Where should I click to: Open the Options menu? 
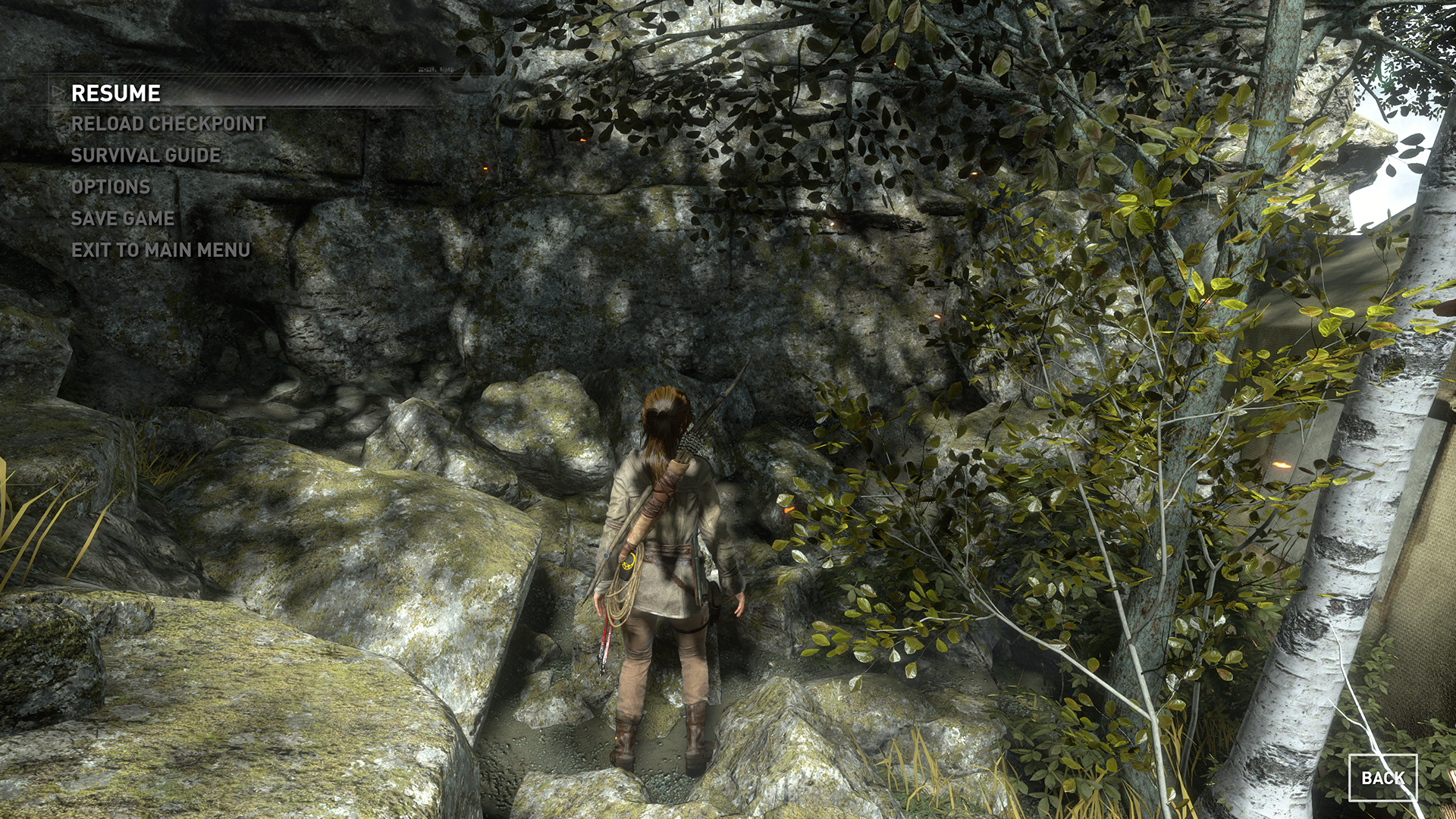[x=111, y=187]
